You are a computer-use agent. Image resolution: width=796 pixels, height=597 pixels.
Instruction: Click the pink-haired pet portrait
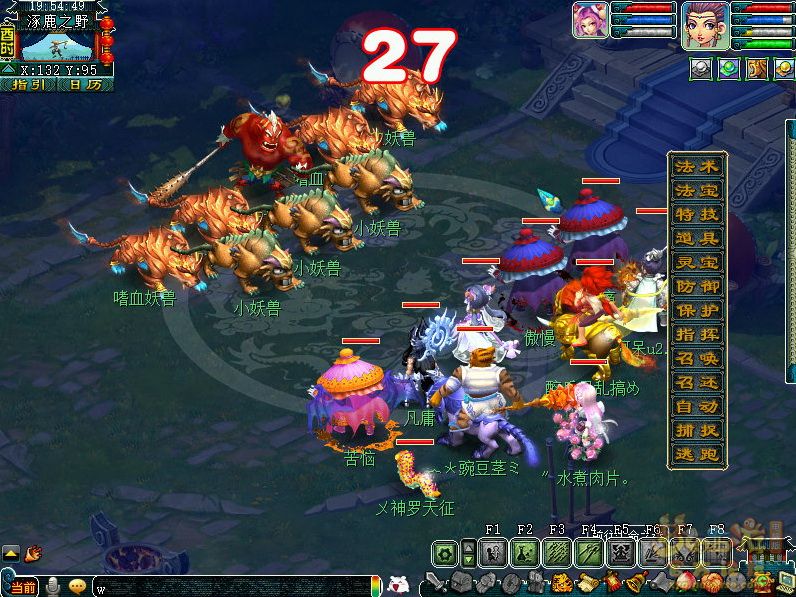pyautogui.click(x=590, y=21)
